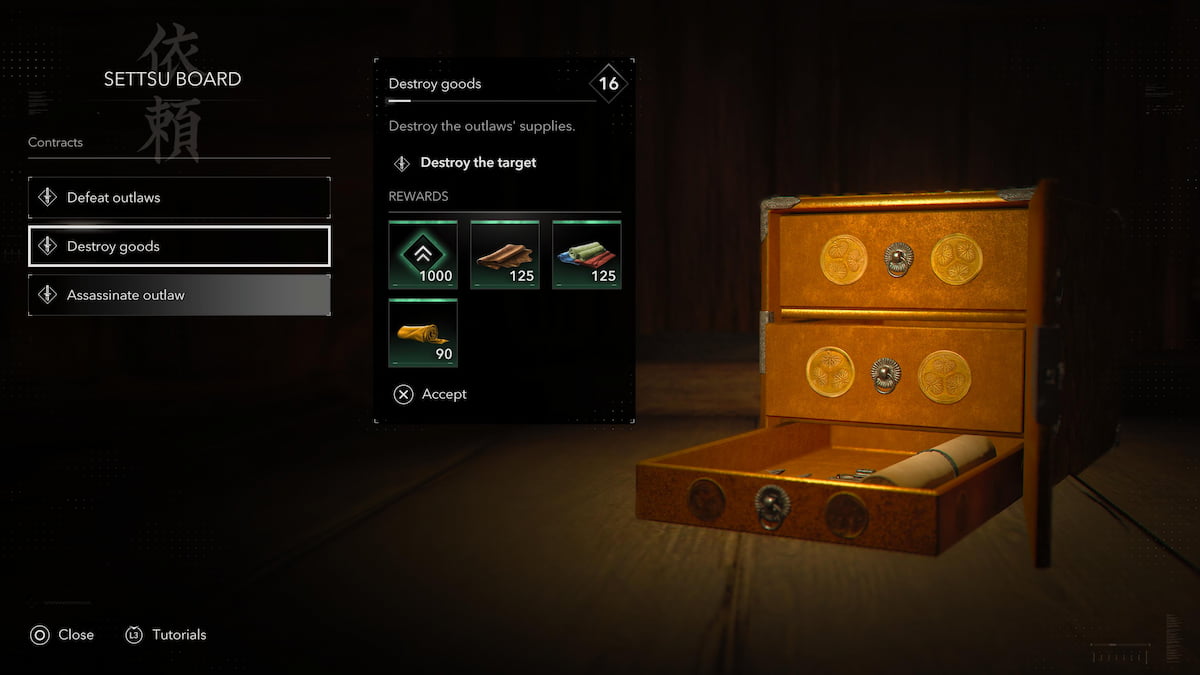
Task: Inspect the yellow silk reward of 90
Action: coord(423,333)
